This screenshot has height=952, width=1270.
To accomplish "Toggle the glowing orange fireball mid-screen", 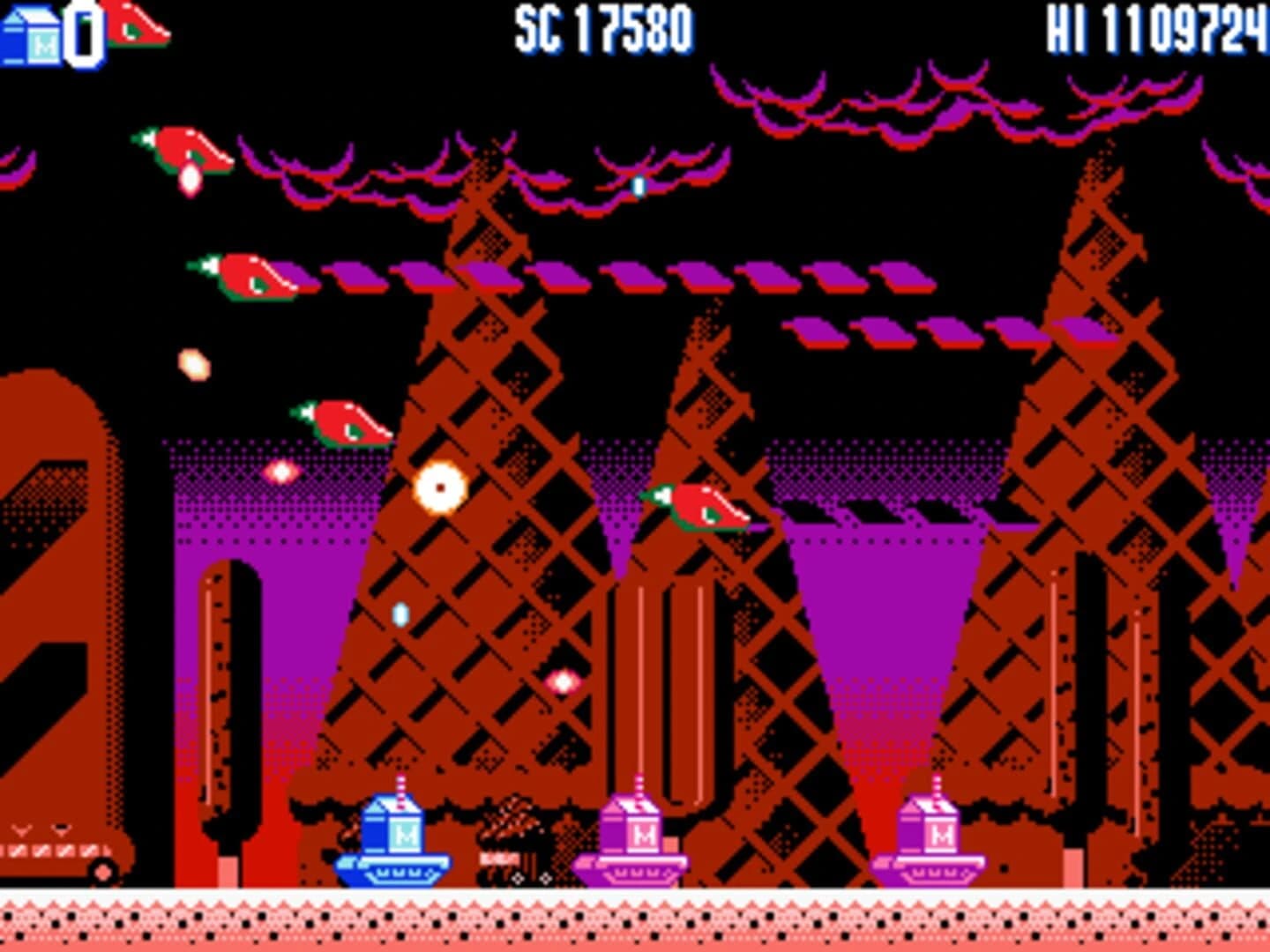I will point(438,487).
